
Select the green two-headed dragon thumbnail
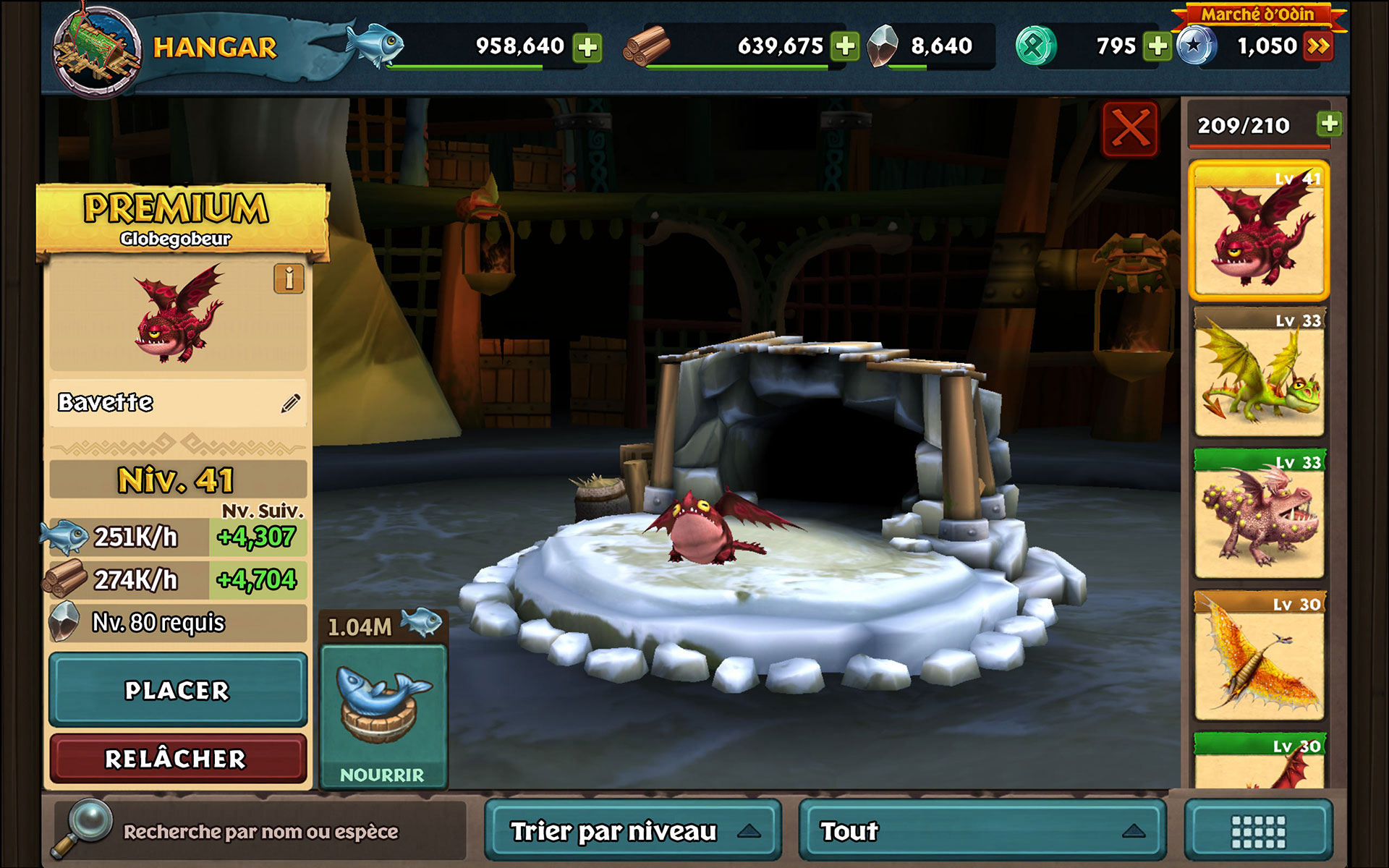point(1259,373)
